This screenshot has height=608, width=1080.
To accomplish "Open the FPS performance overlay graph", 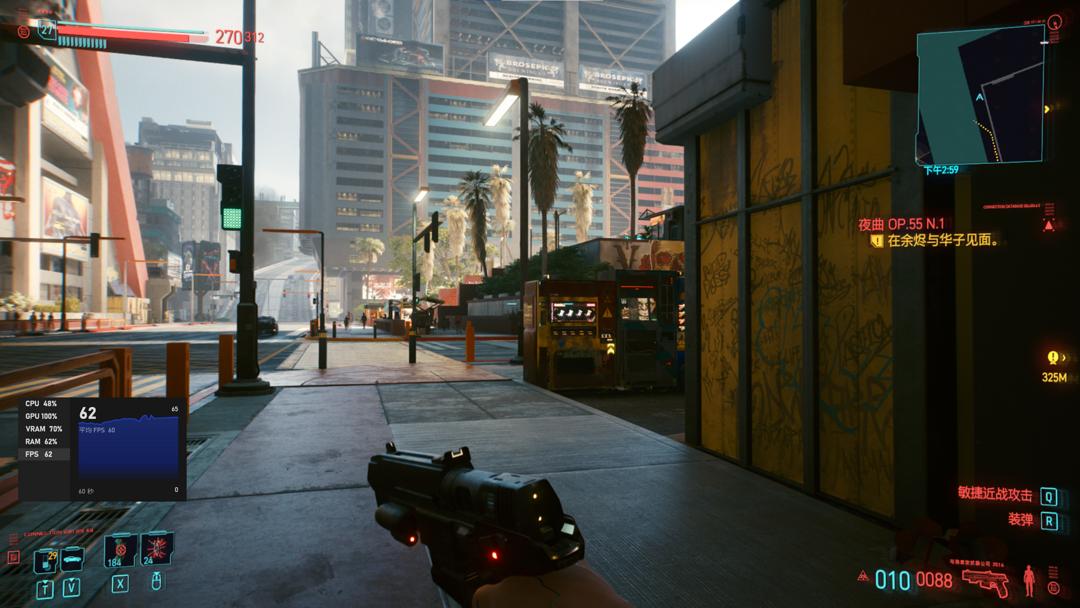I will (128, 445).
